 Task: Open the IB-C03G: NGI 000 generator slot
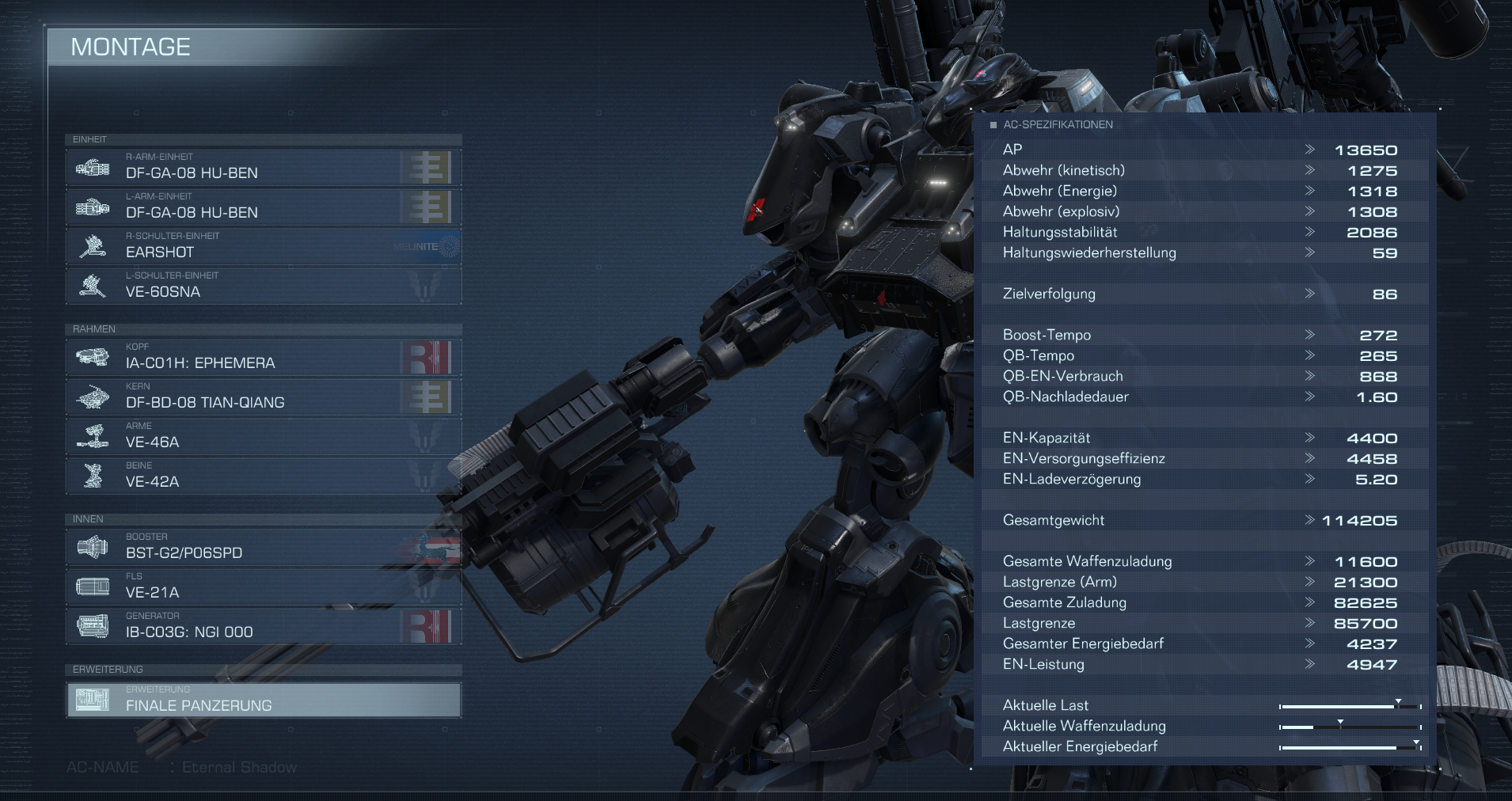click(x=264, y=626)
